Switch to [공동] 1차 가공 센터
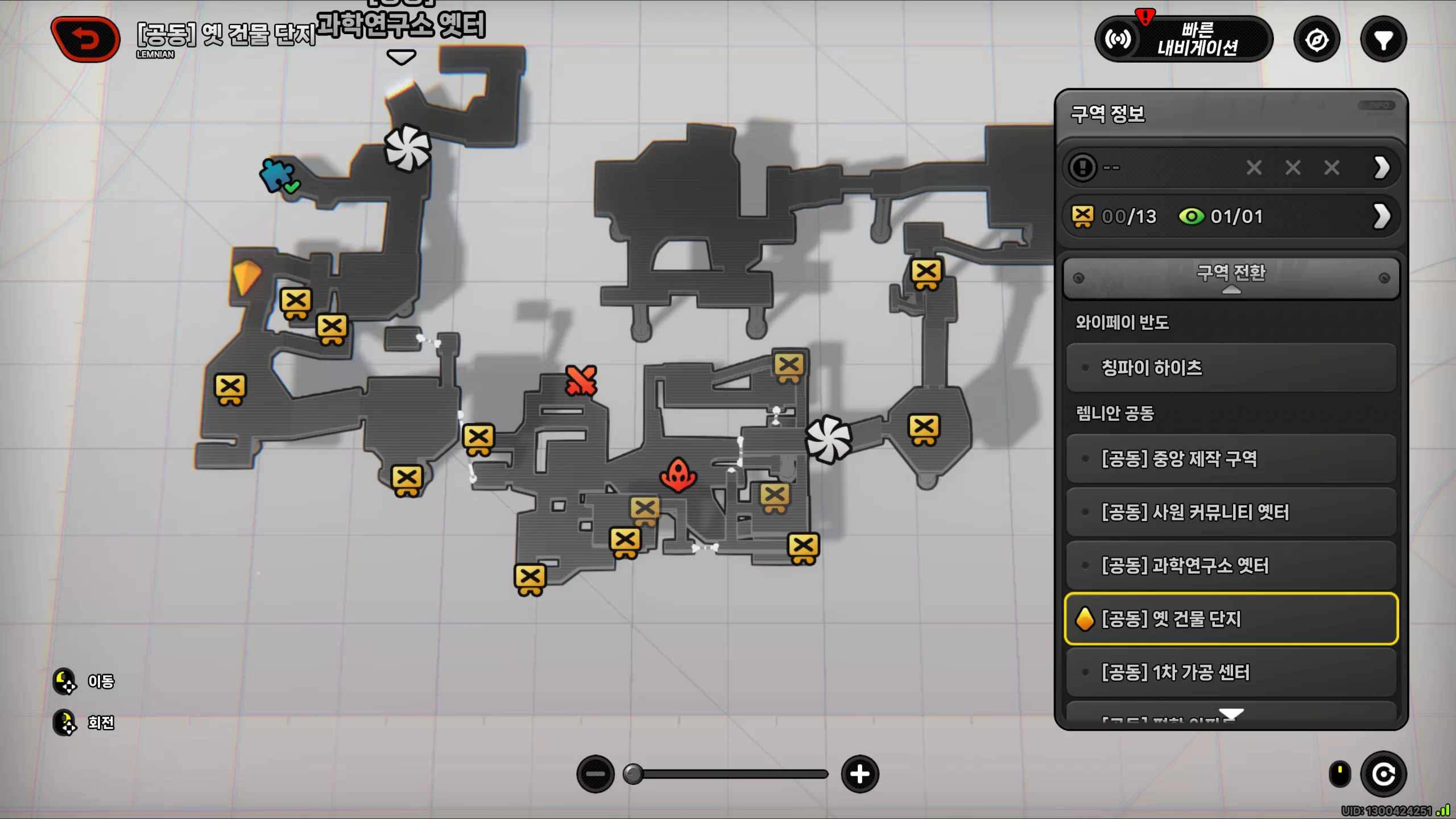This screenshot has height=819, width=1456. click(1231, 672)
